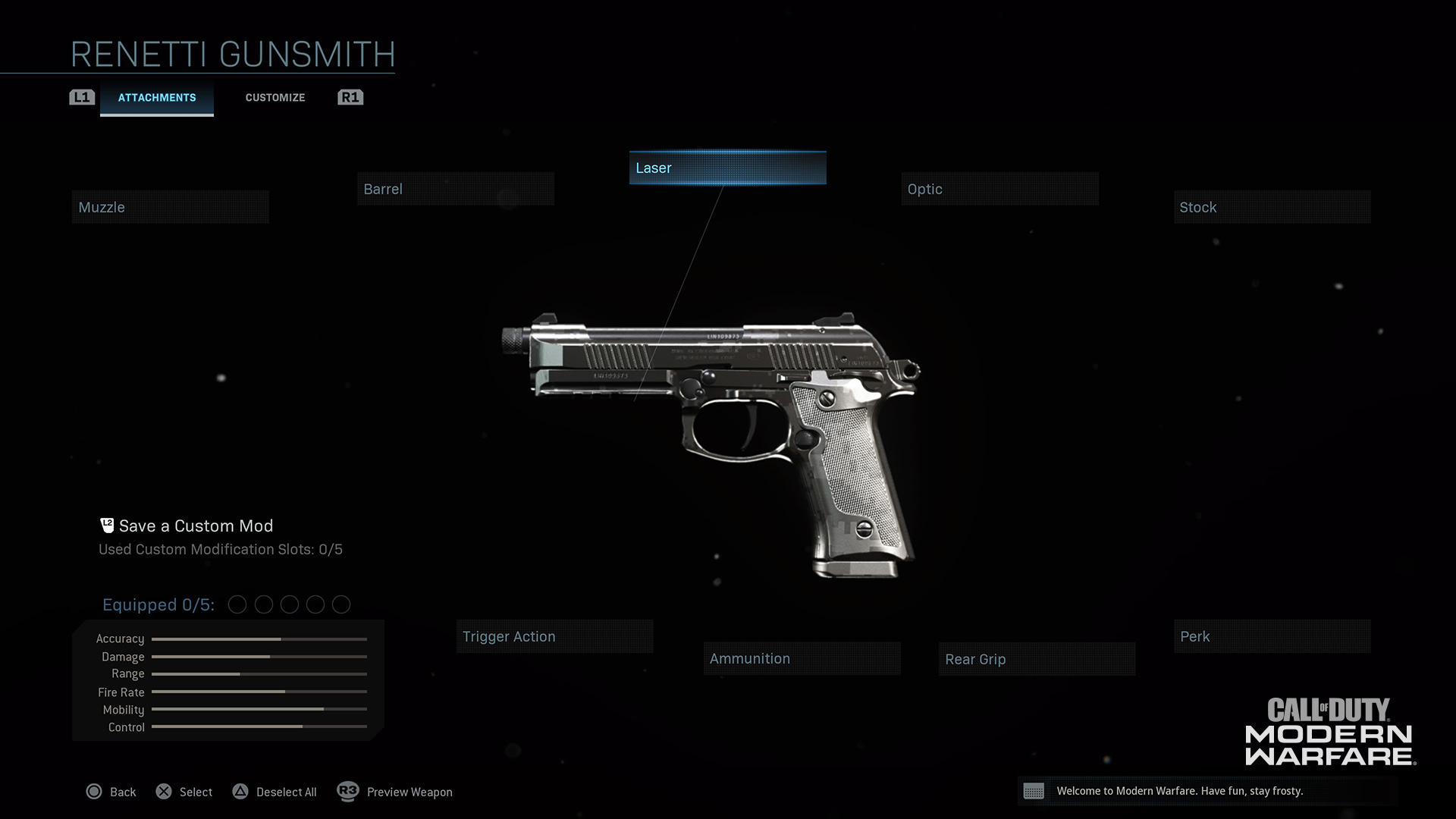The width and height of the screenshot is (1456, 819).
Task: Click Save a Custom Mod
Action: (195, 526)
